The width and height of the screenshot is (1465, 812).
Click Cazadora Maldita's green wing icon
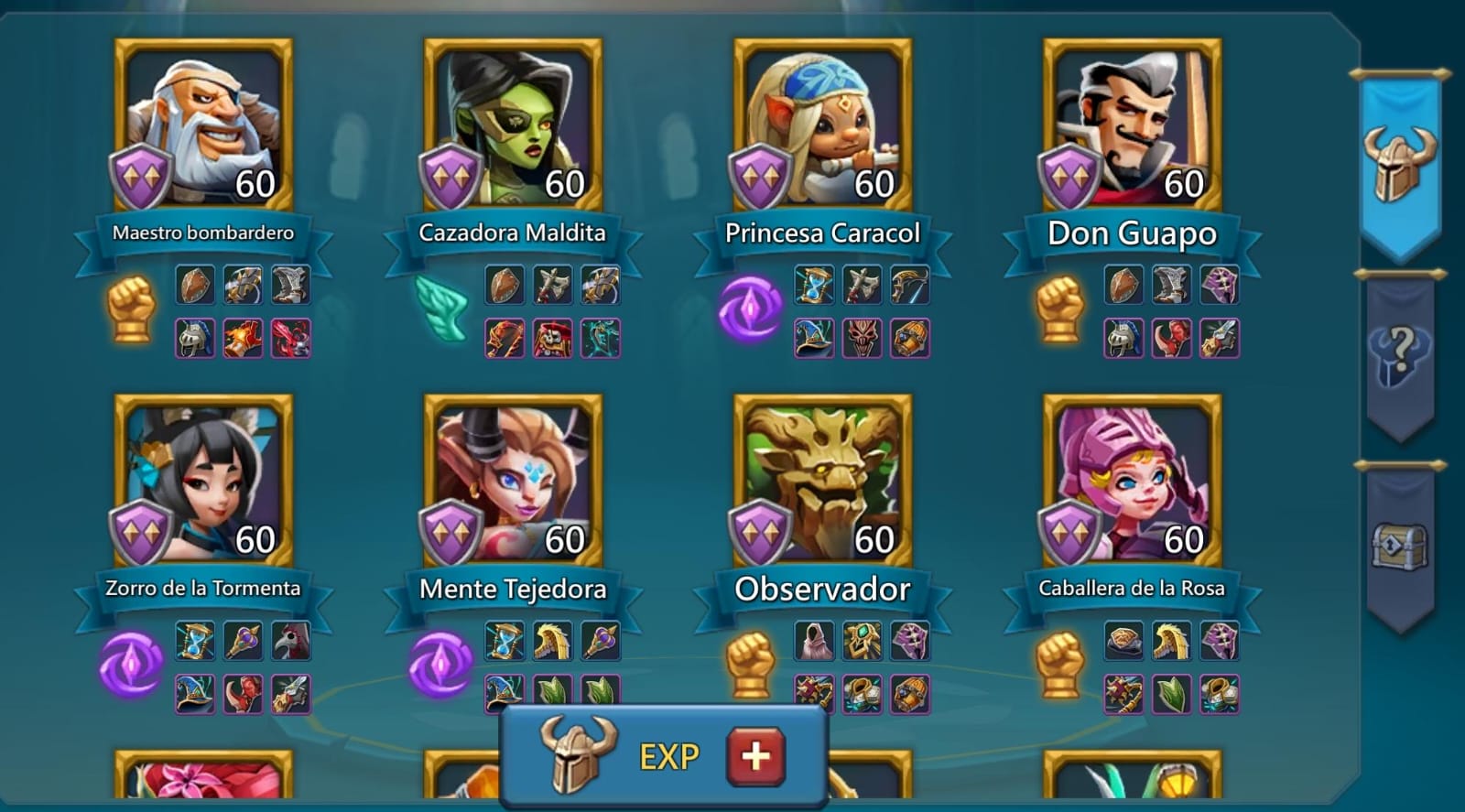(441, 309)
